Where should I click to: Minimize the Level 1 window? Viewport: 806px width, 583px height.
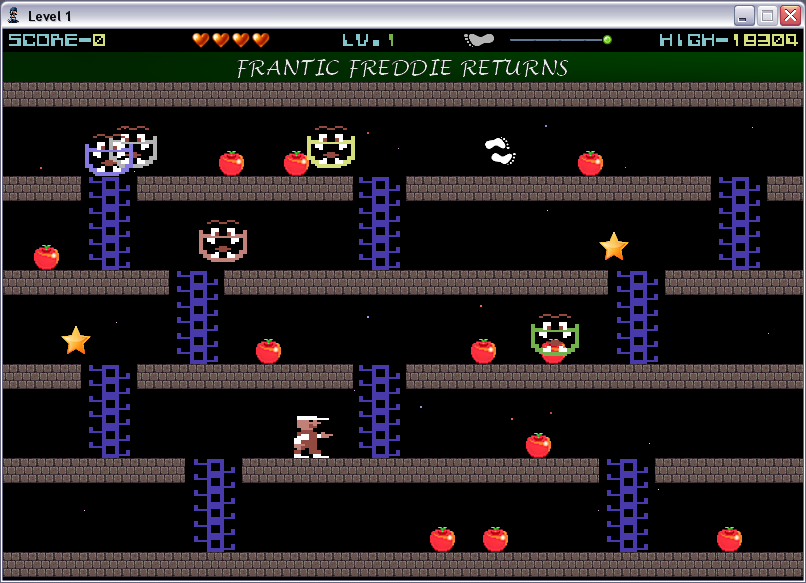click(x=744, y=15)
